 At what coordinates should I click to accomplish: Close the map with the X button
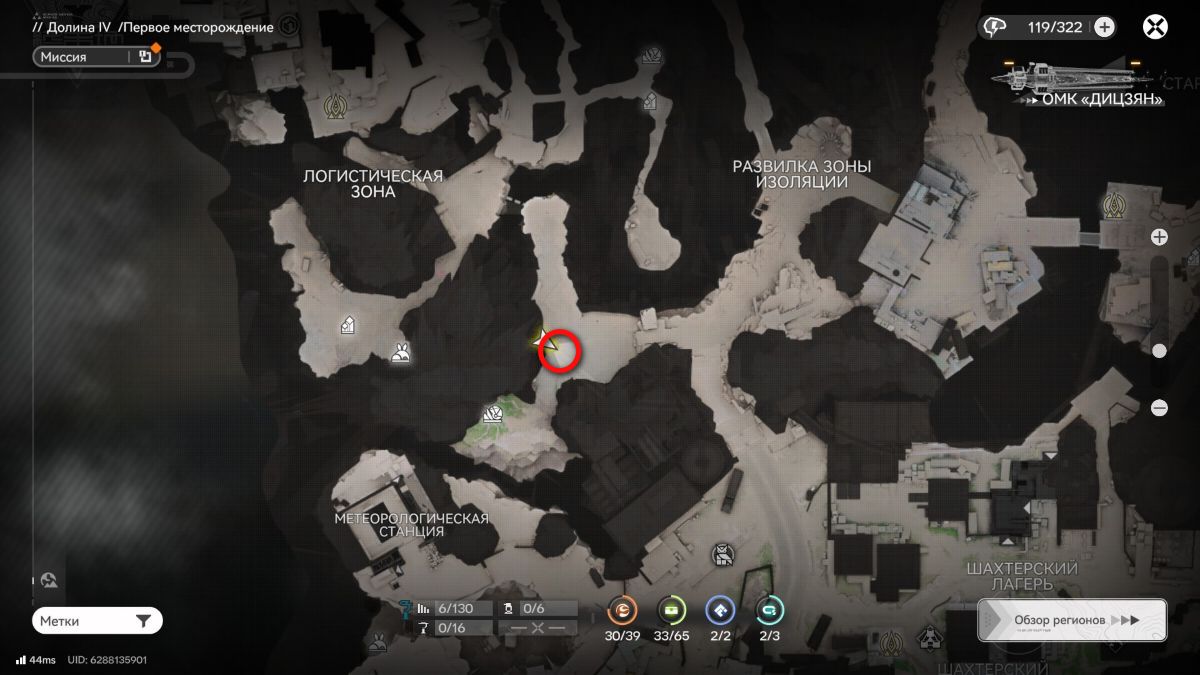click(x=1155, y=27)
